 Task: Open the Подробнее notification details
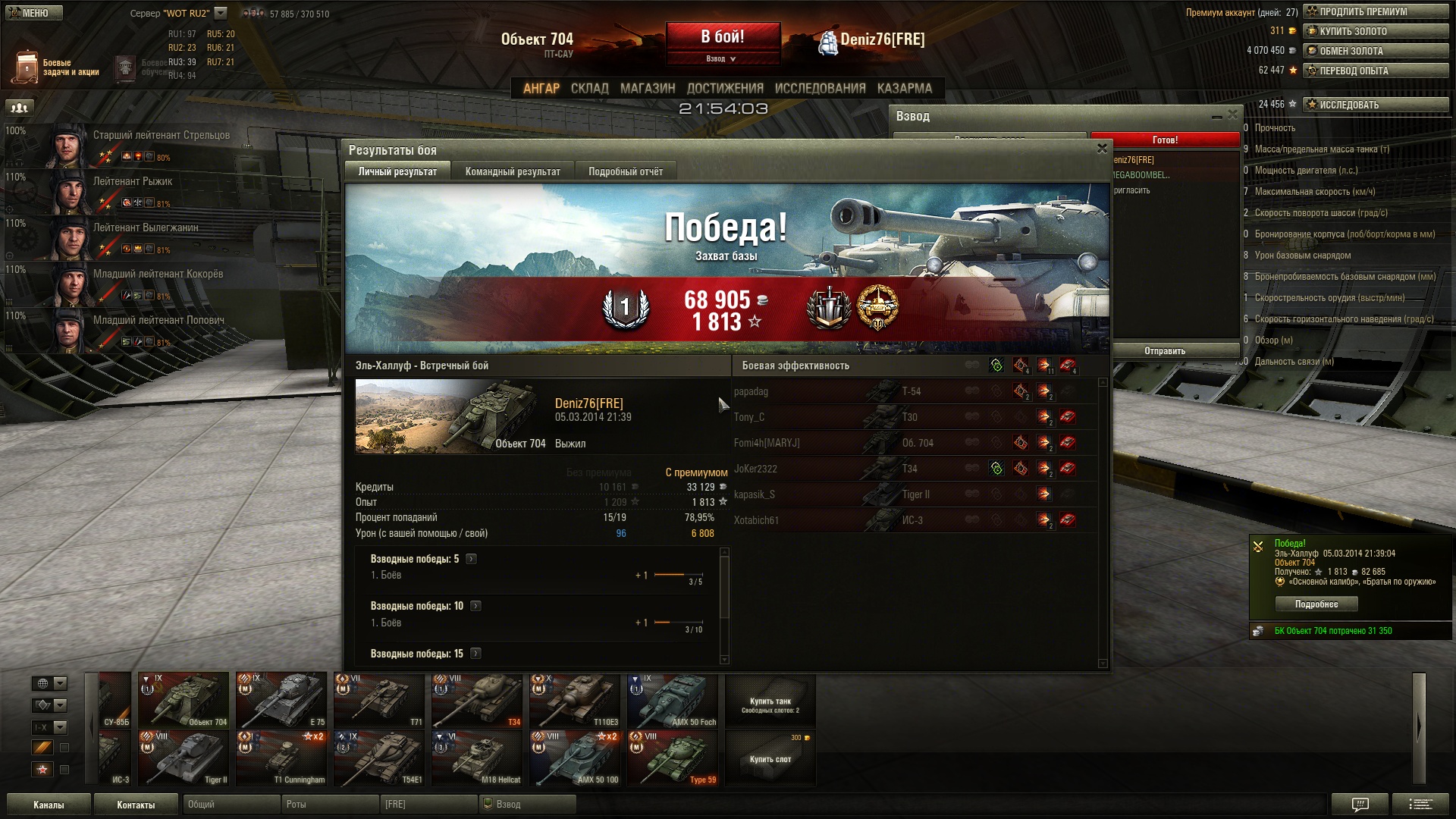click(x=1316, y=604)
